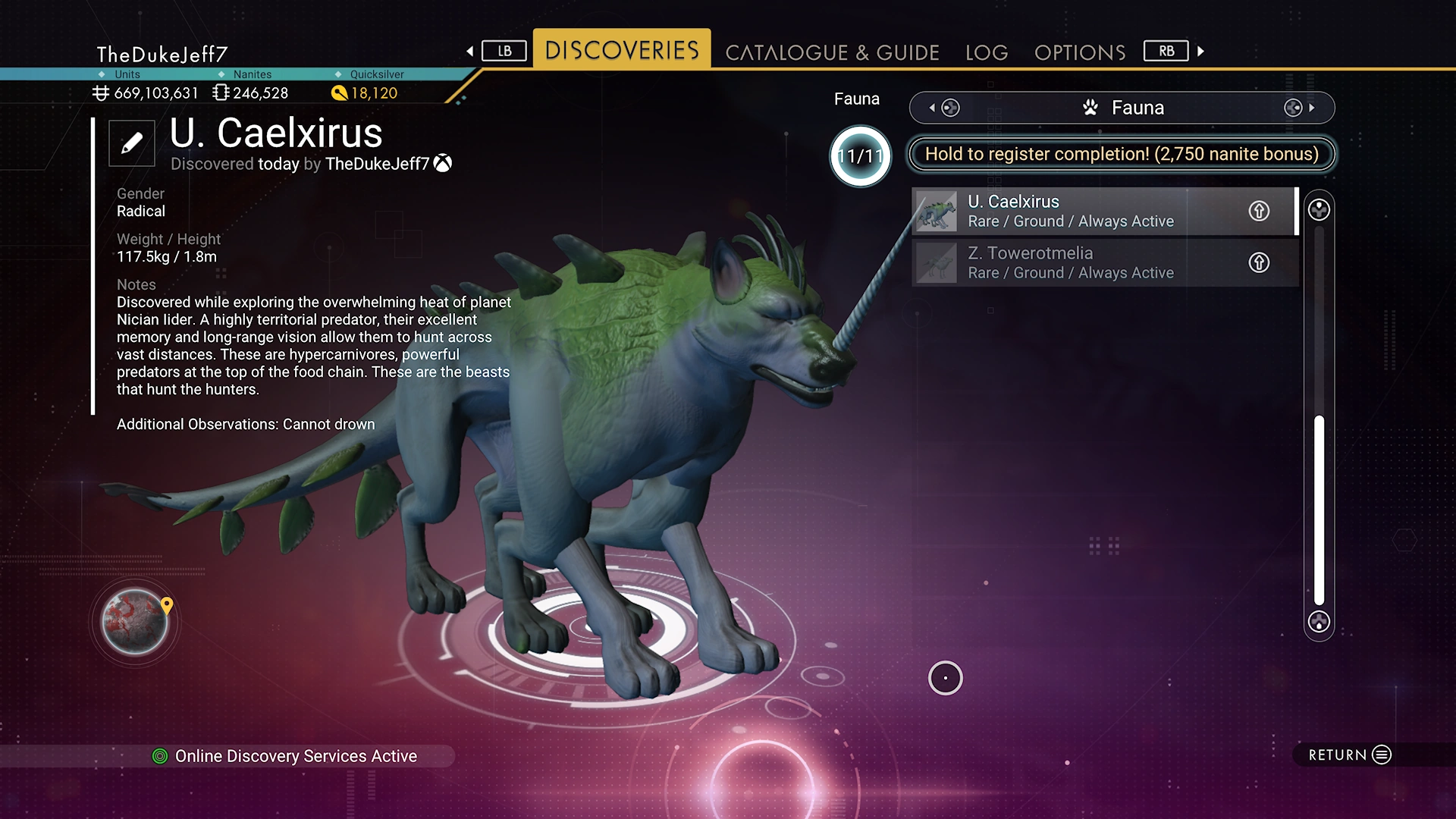View the planet thumbnail with location pin
The width and height of the screenshot is (1456, 819).
pos(136,622)
